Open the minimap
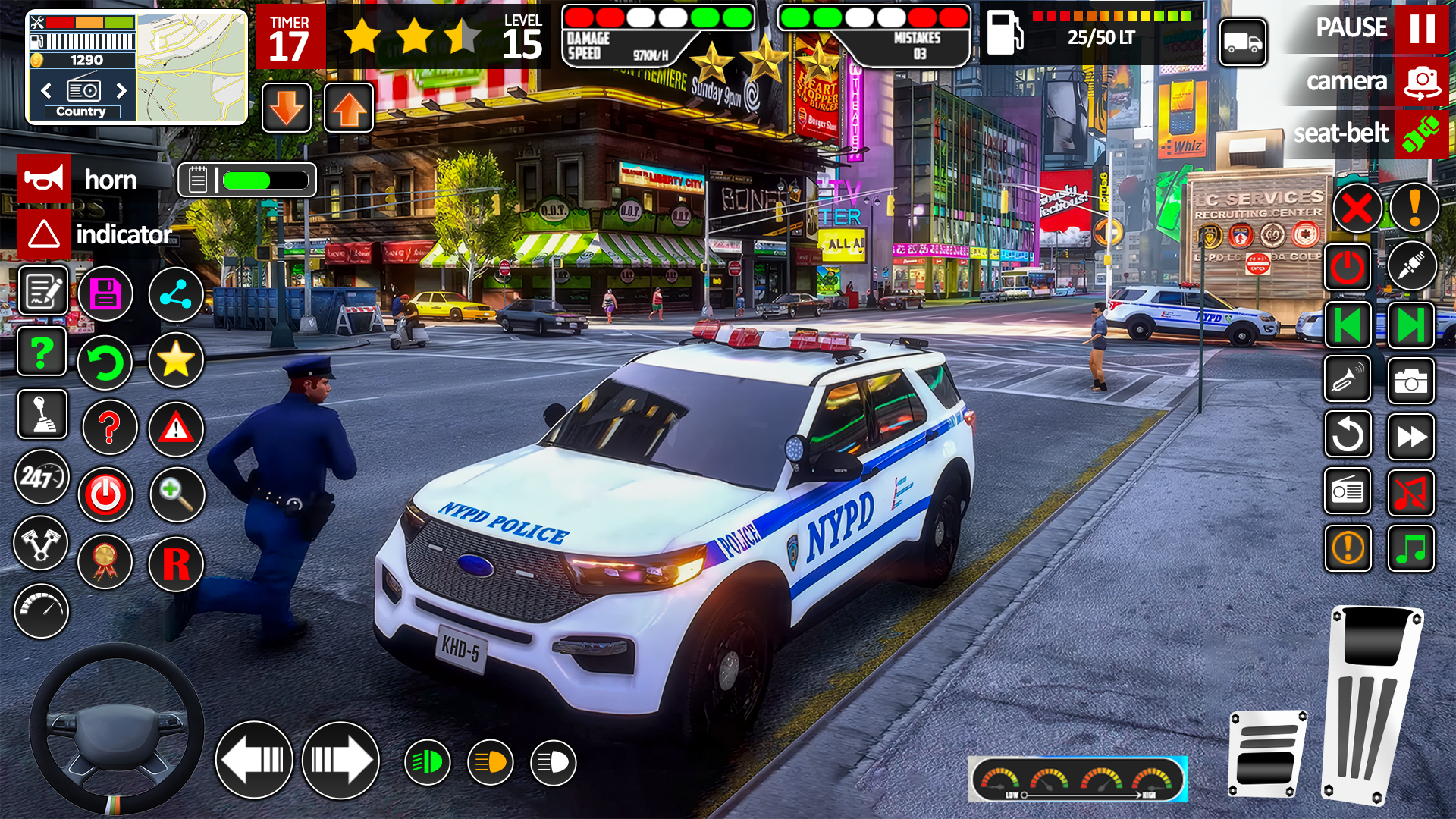The height and width of the screenshot is (819, 1456). click(192, 67)
